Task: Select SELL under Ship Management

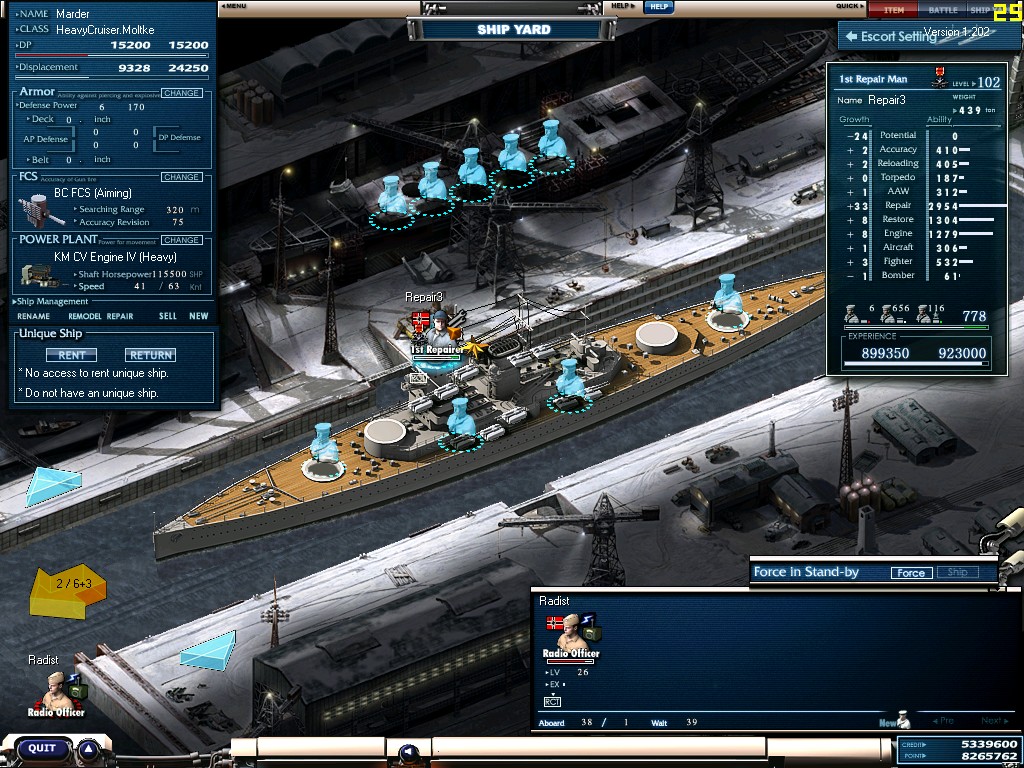Action: coord(167,316)
